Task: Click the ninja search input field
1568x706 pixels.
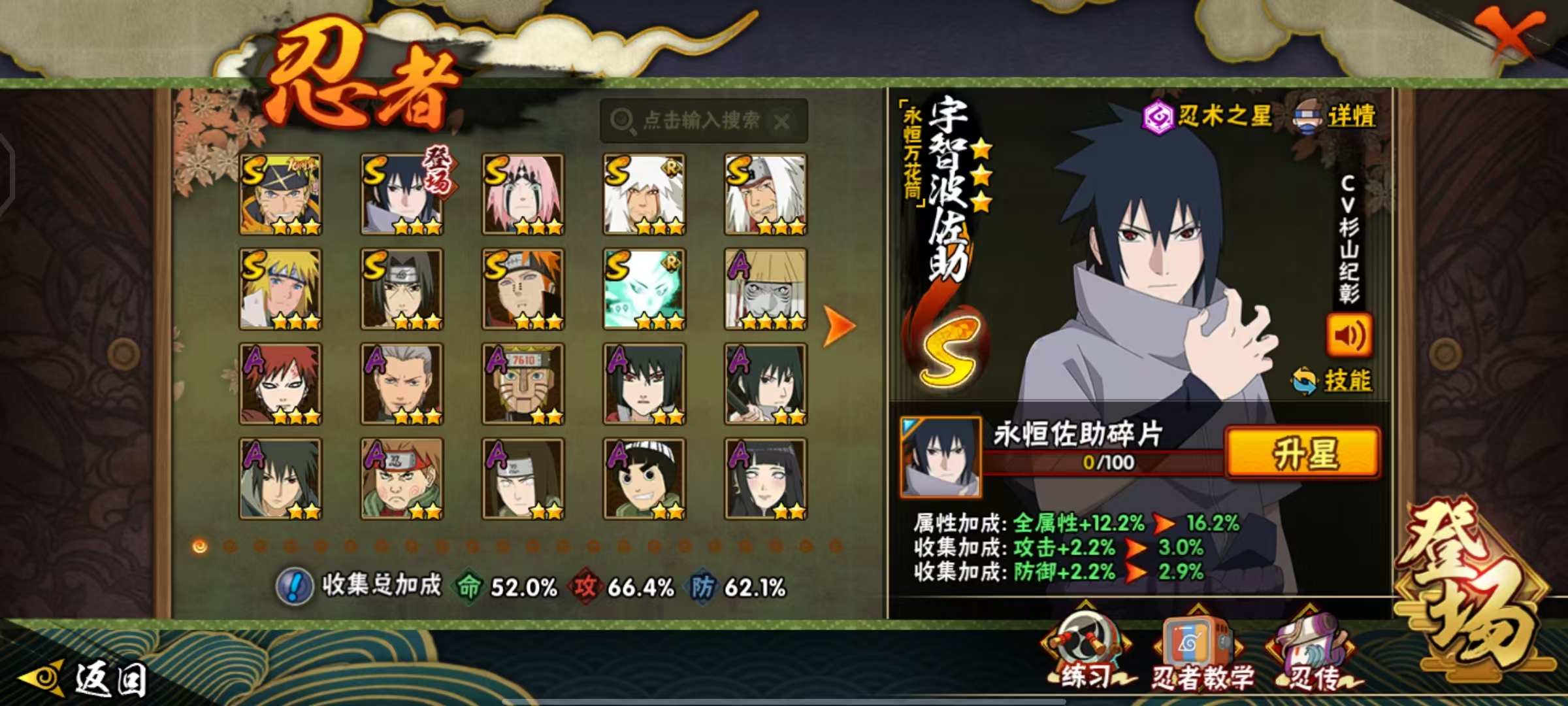Action: 702,120
